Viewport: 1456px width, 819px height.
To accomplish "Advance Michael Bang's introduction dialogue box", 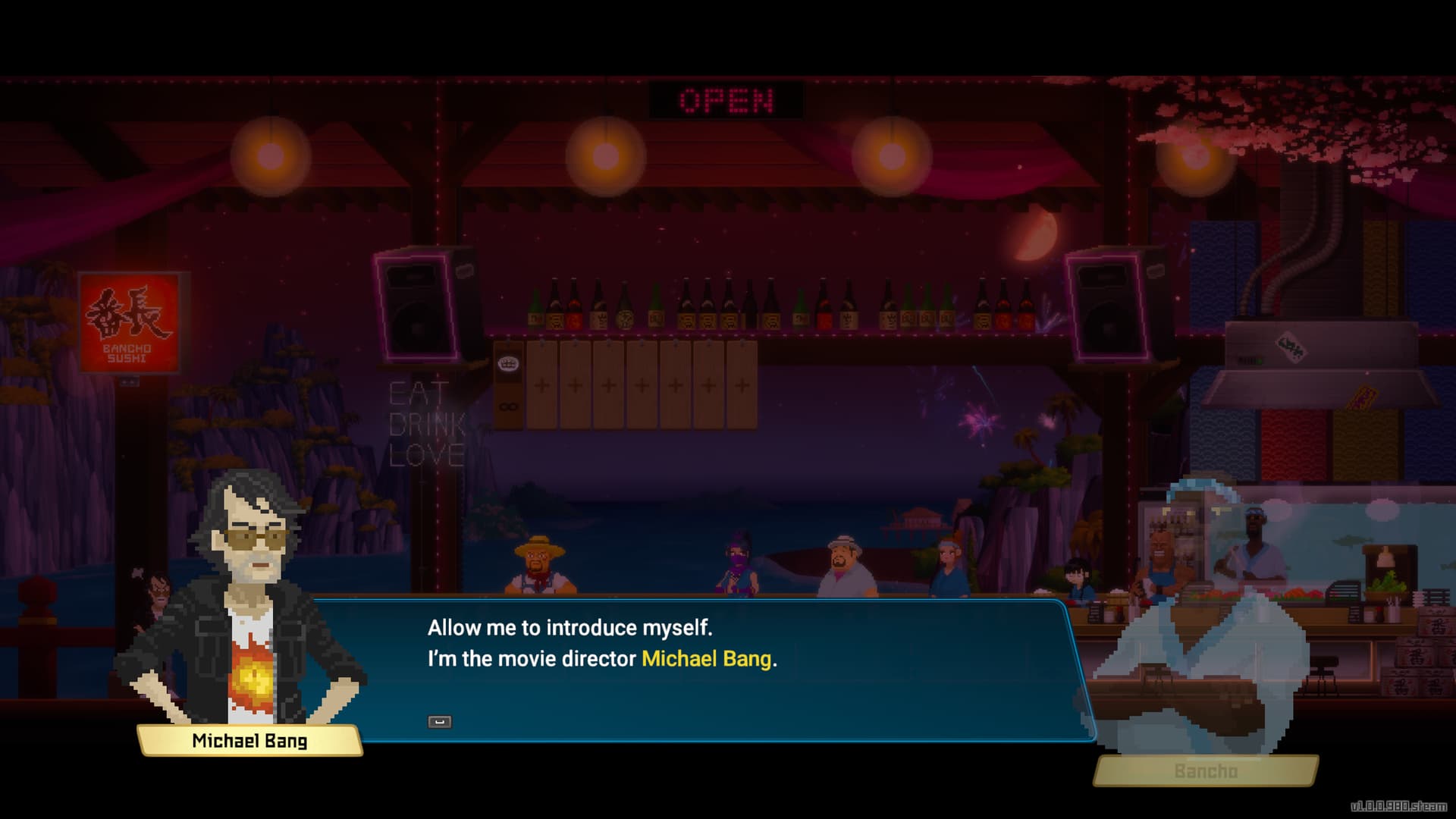I will click(439, 721).
